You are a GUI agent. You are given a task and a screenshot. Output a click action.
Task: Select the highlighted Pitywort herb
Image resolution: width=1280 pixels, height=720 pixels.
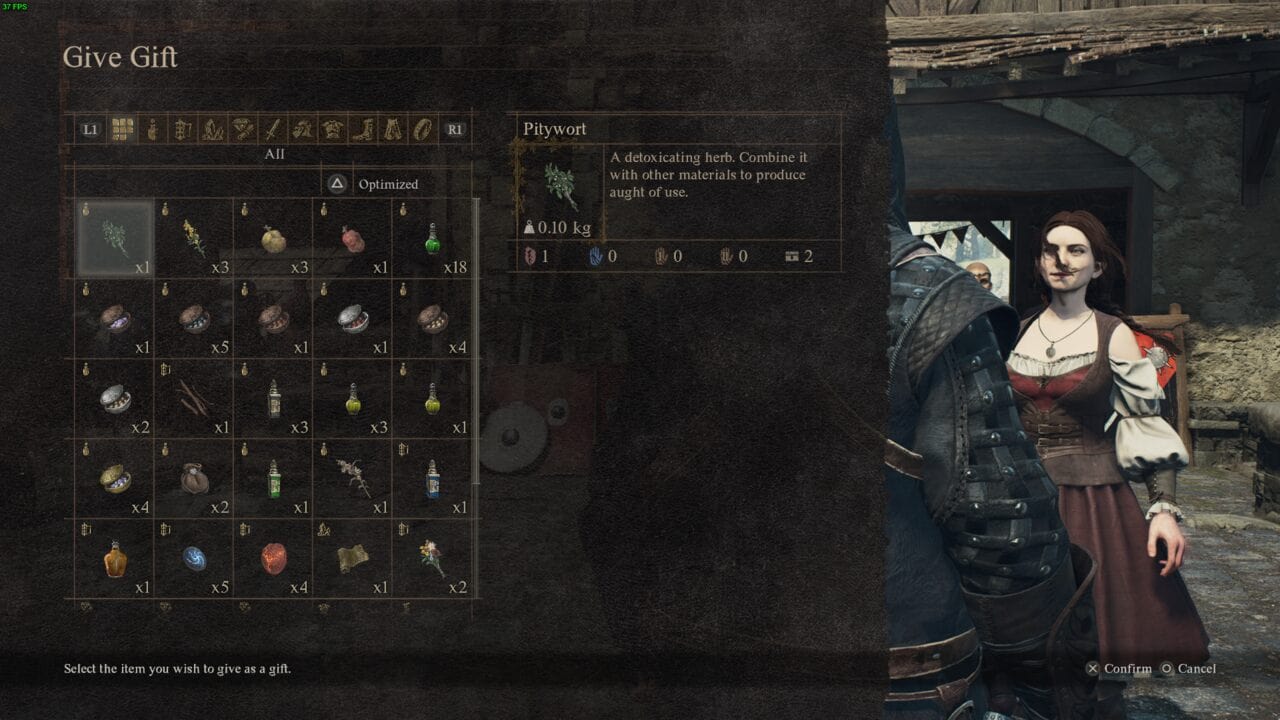112,238
